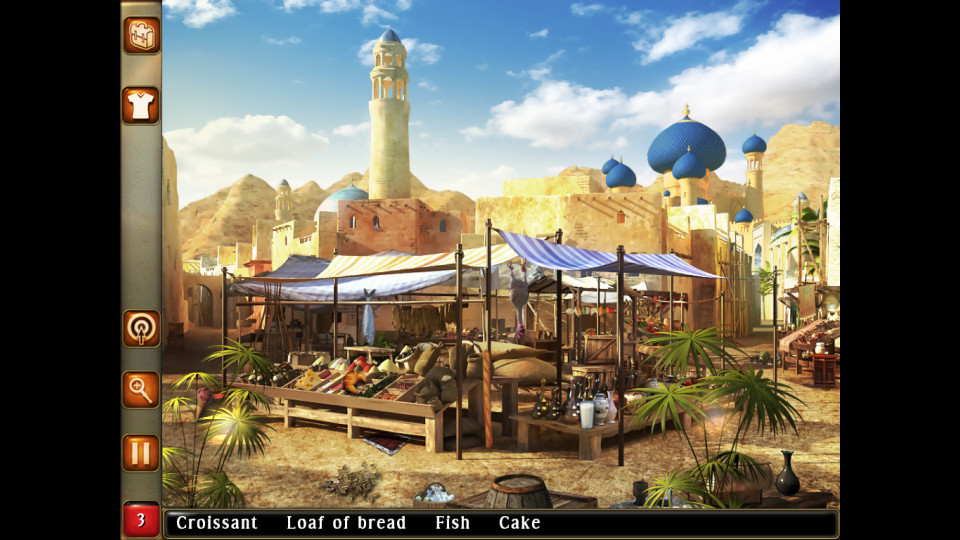Select Loaf of bread in the item list

point(346,523)
